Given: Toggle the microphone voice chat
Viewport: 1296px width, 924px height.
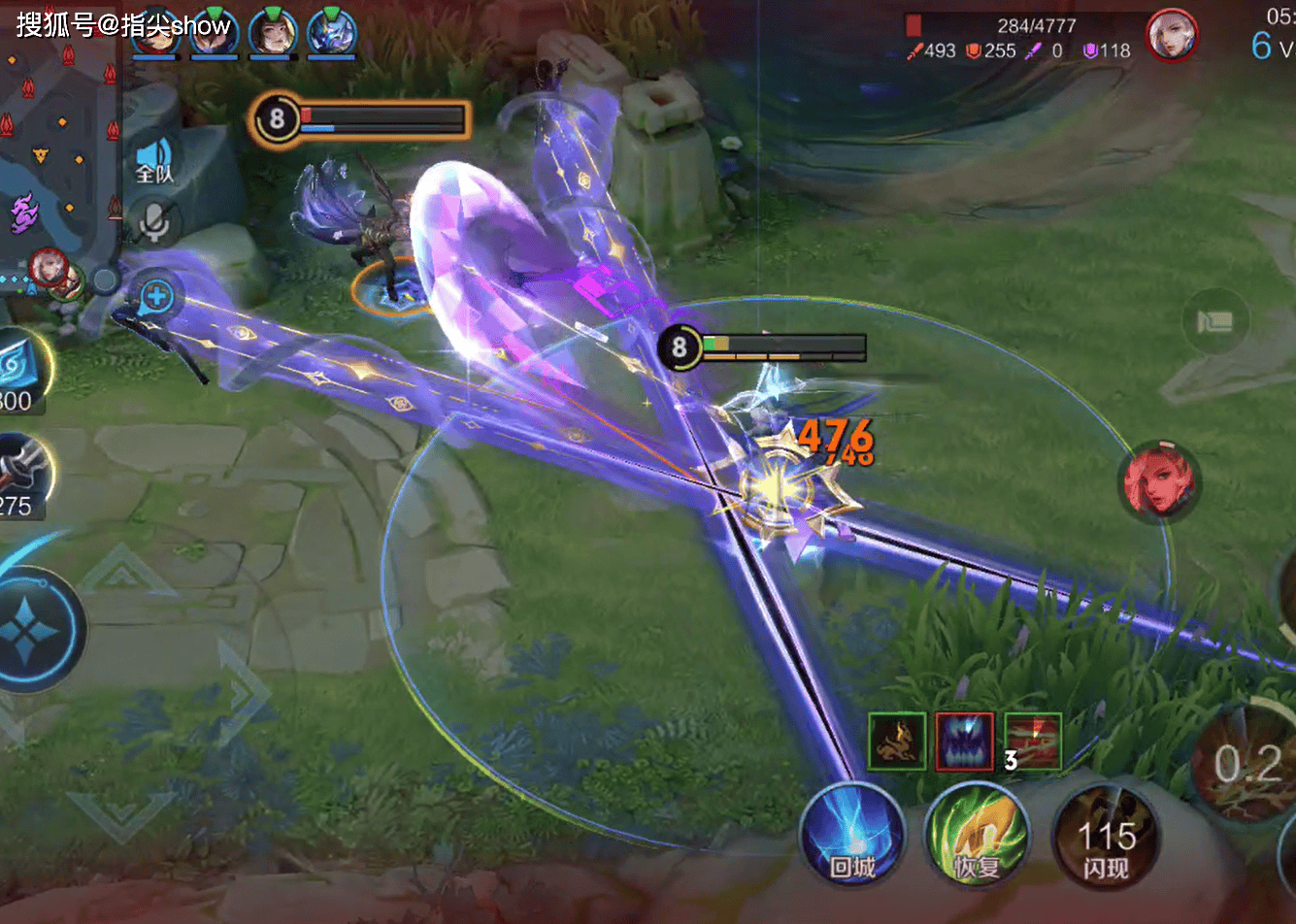Looking at the screenshot, I should coord(154,221).
